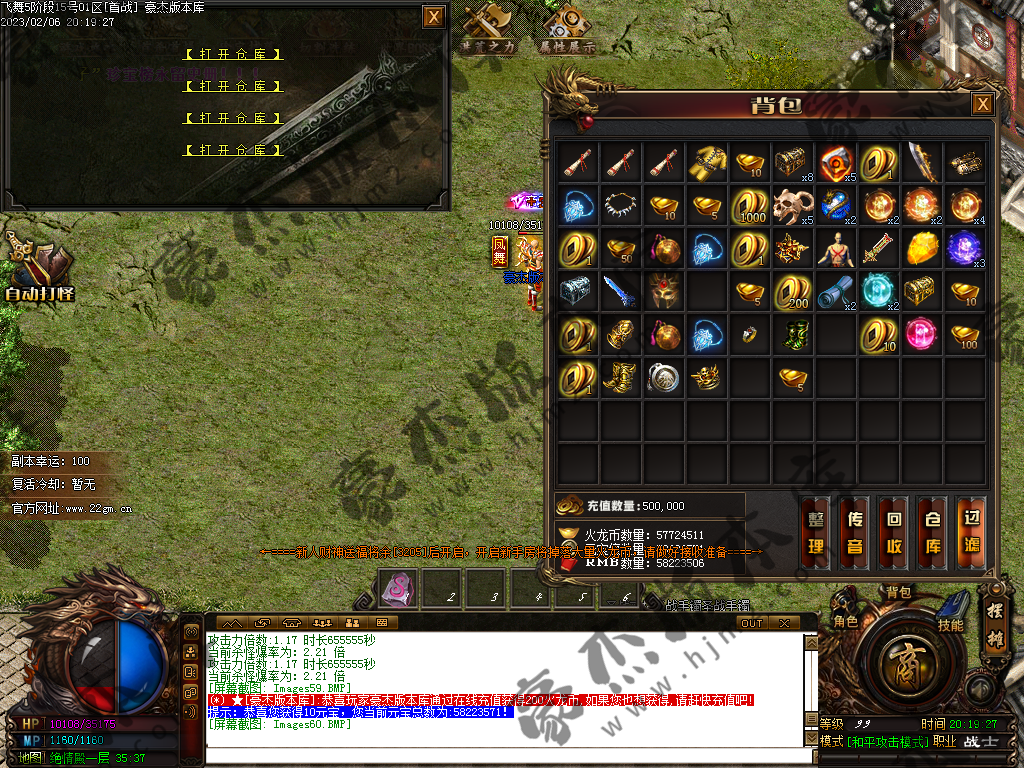Pick the gold coin stack labeled 1000
Image resolution: width=1024 pixels, height=768 pixels.
click(x=750, y=204)
